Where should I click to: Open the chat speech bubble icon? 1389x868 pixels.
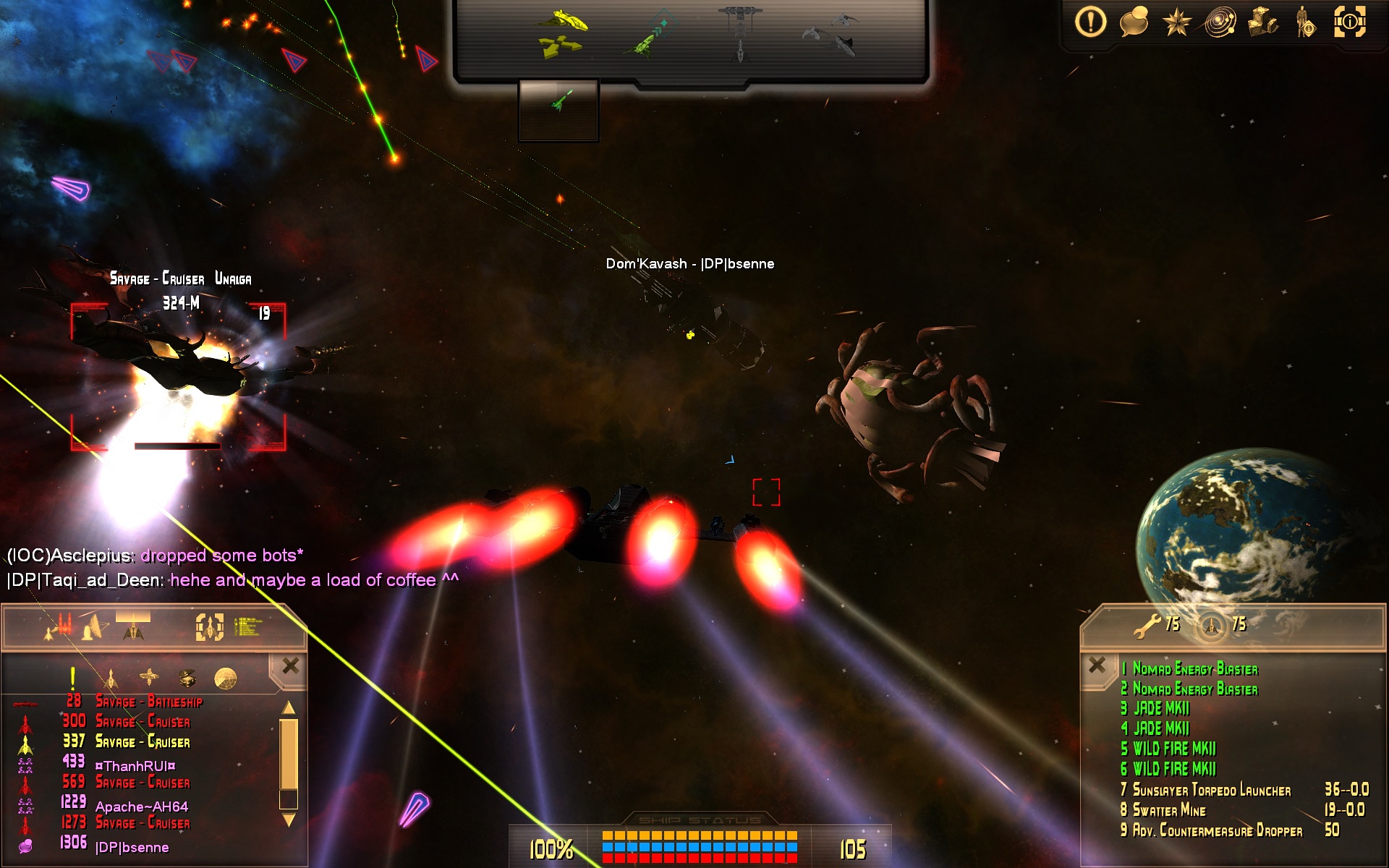[x=1134, y=22]
